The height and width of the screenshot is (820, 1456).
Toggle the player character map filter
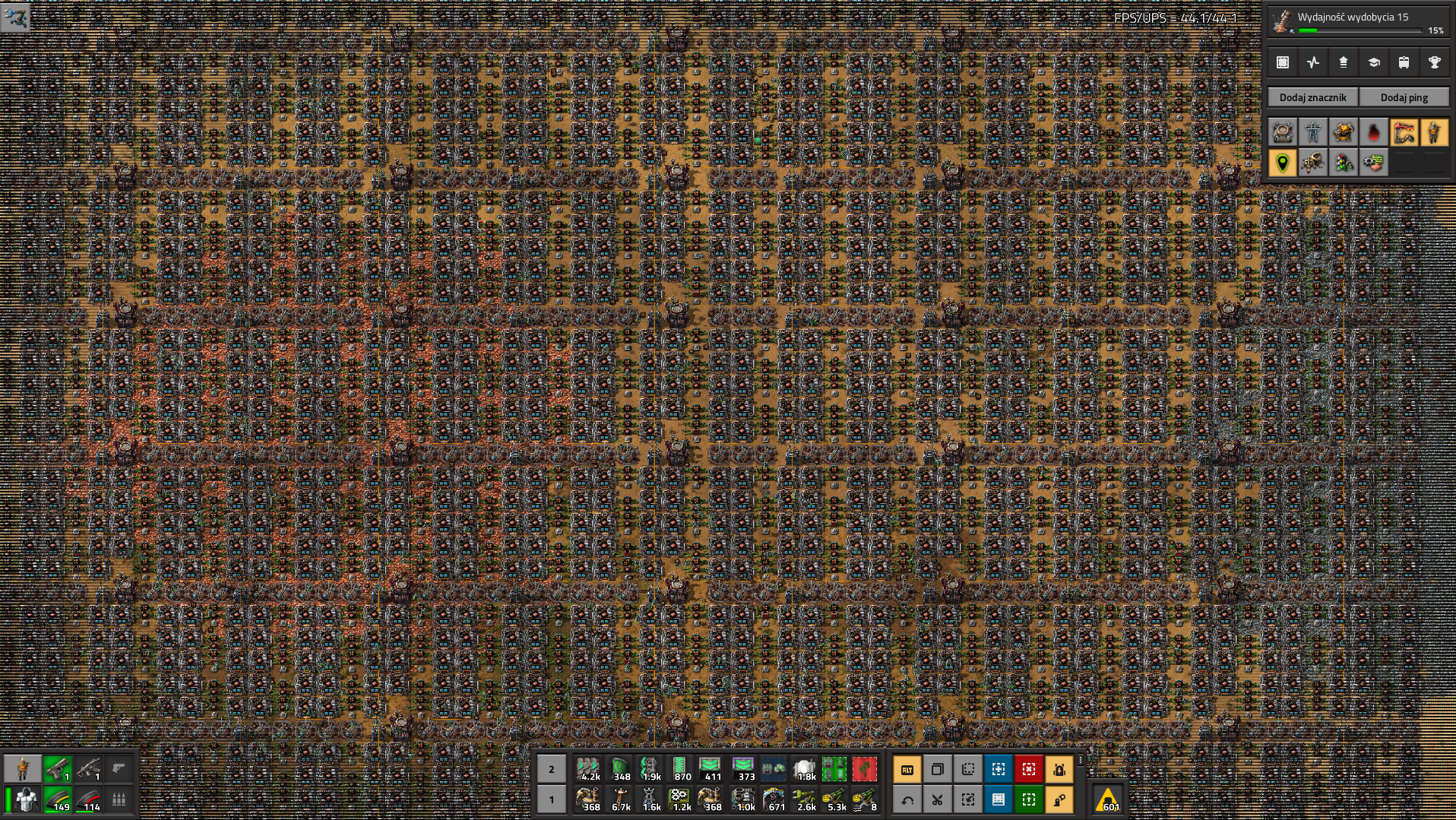[x=1434, y=132]
